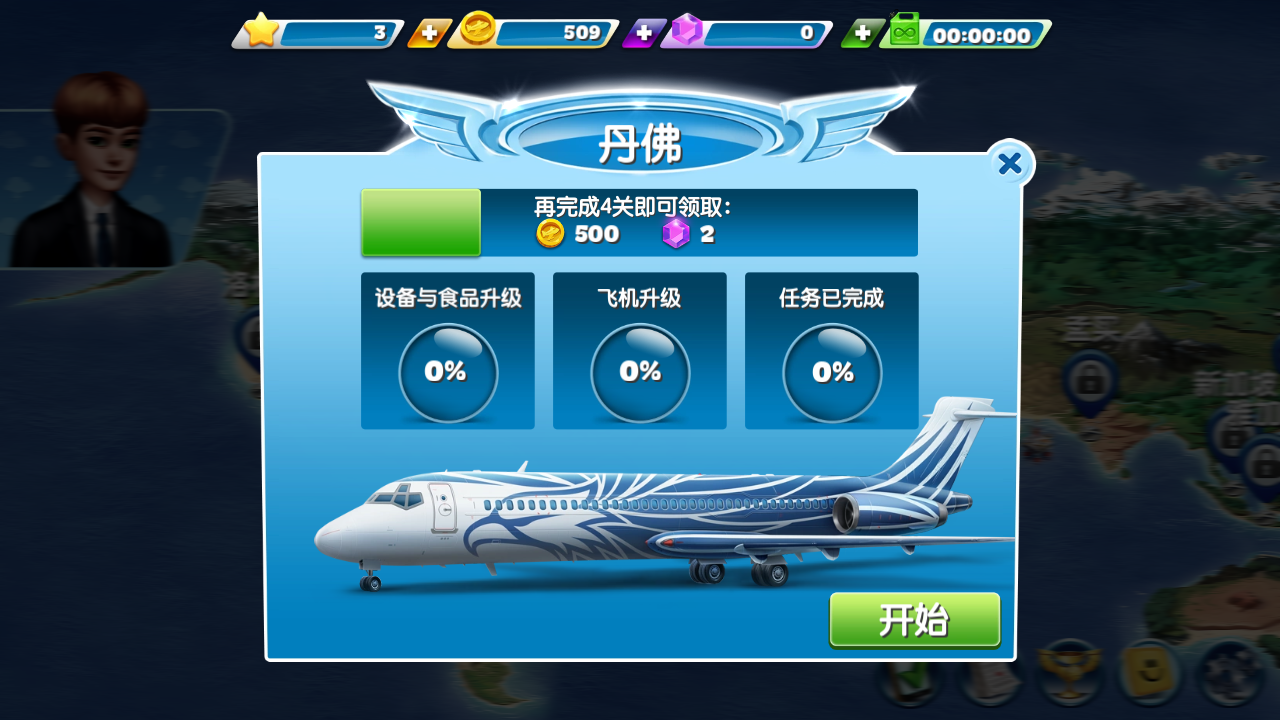This screenshot has height=720, width=1280.
Task: Click the coin purchase "+" icon
Action: coord(428,33)
